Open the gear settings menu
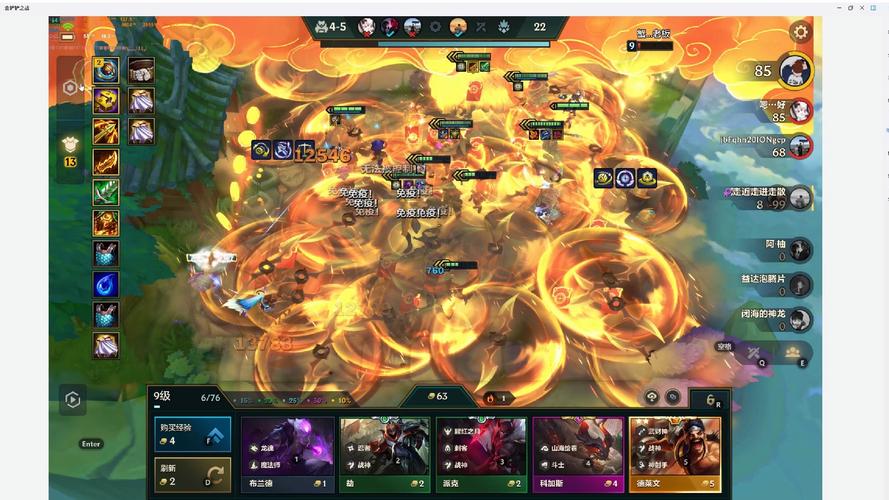889x500 pixels. pos(800,32)
